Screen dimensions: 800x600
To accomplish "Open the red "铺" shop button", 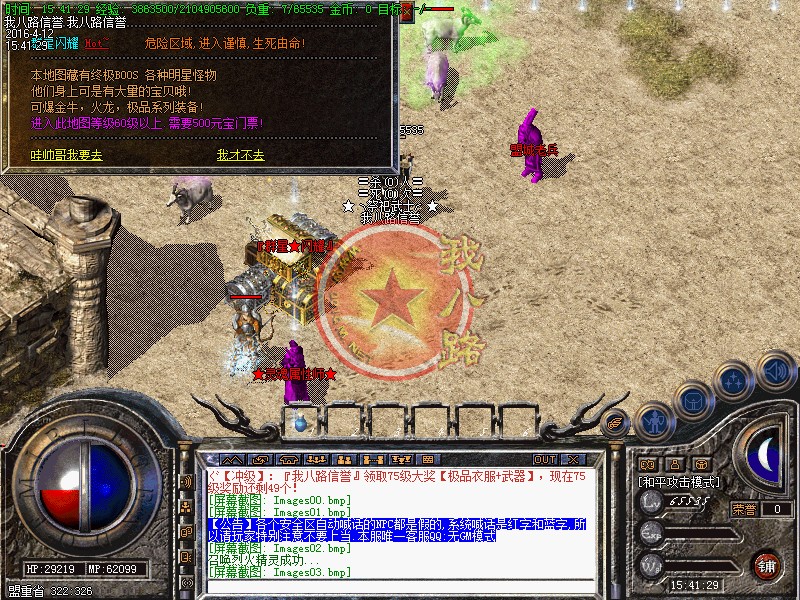I will (x=766, y=565).
